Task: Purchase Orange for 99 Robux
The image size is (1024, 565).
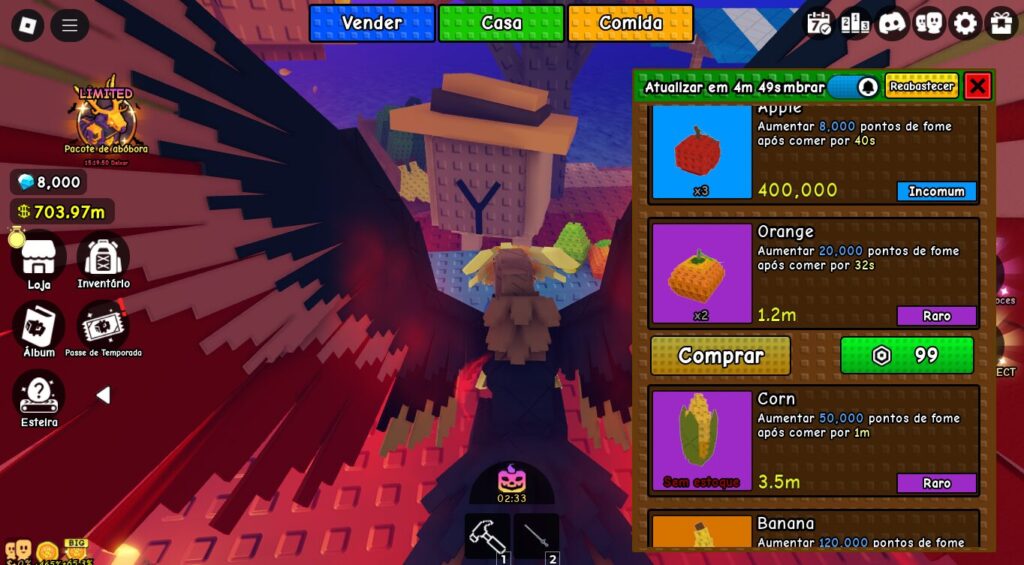Action: click(x=906, y=355)
